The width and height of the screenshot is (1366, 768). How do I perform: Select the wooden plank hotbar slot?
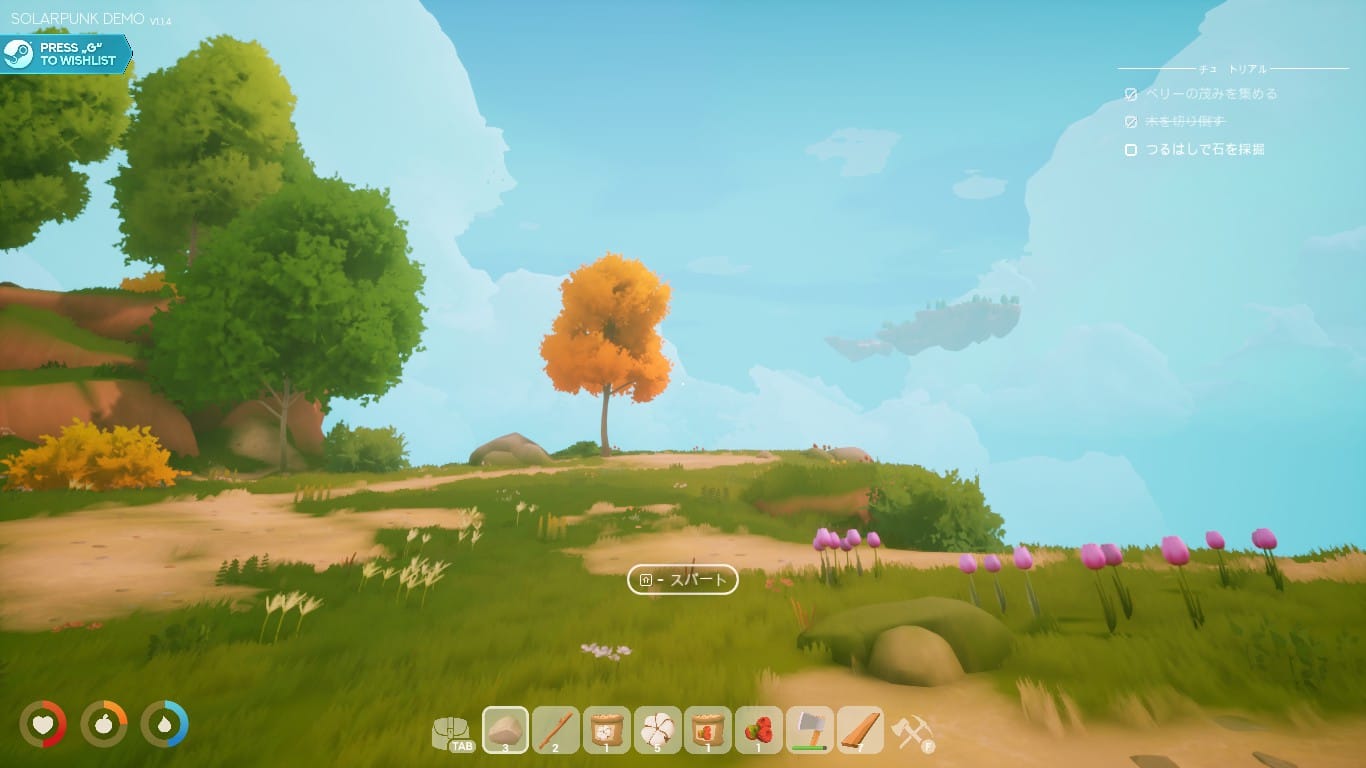click(860, 730)
